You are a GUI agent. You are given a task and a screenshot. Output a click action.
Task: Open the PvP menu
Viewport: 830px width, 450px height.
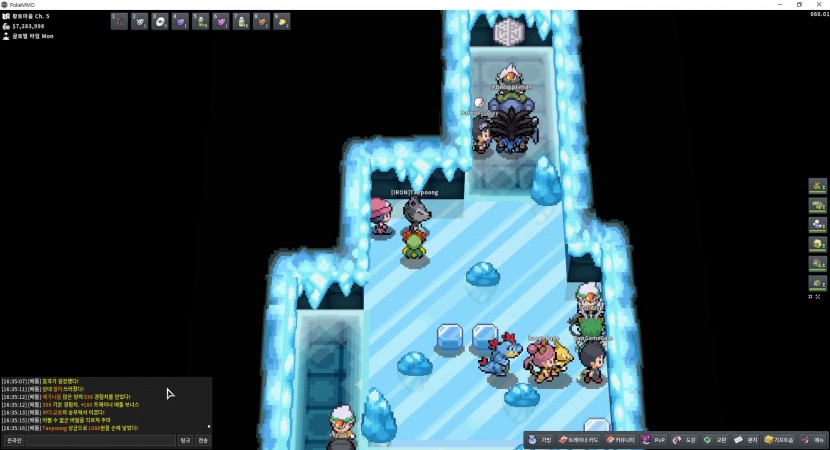[654, 440]
